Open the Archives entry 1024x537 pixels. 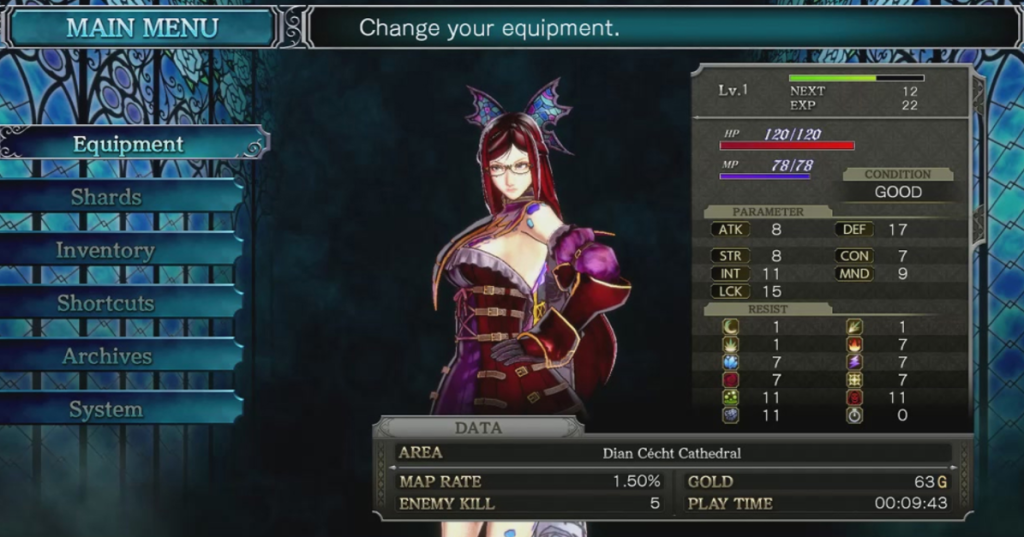pyautogui.click(x=106, y=356)
